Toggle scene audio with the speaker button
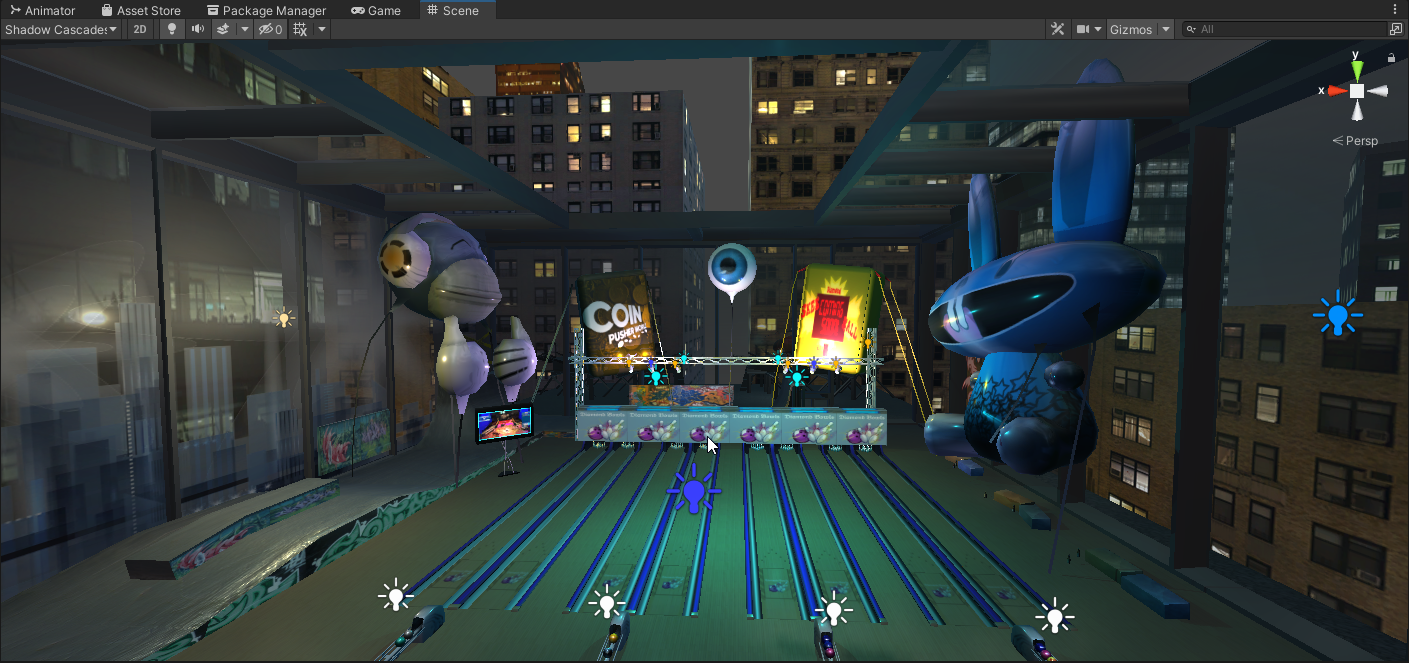Viewport: 1409px width, 663px height. coord(198,29)
